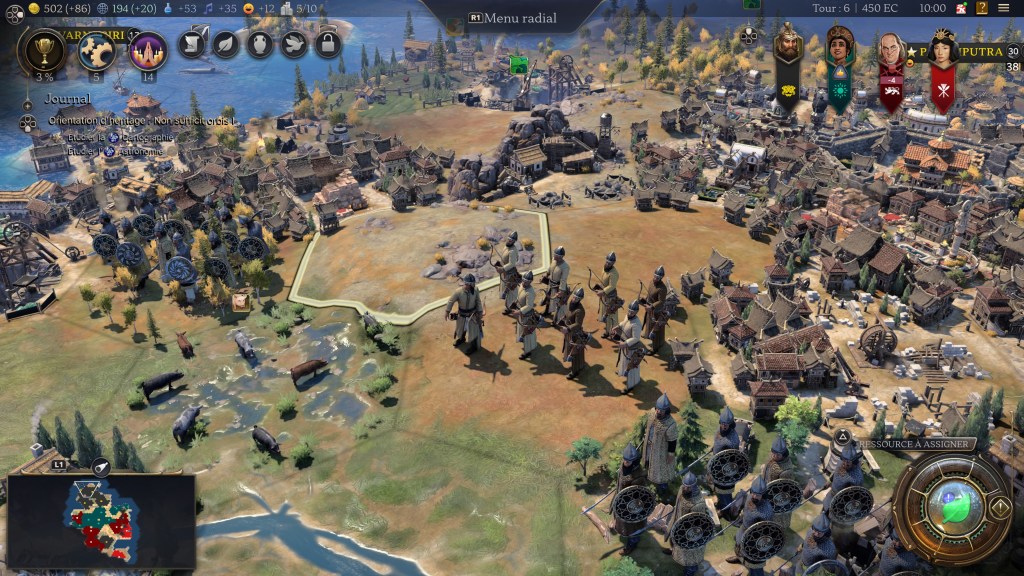
Task: Open the hamburger main menu
Action: click(x=1003, y=8)
